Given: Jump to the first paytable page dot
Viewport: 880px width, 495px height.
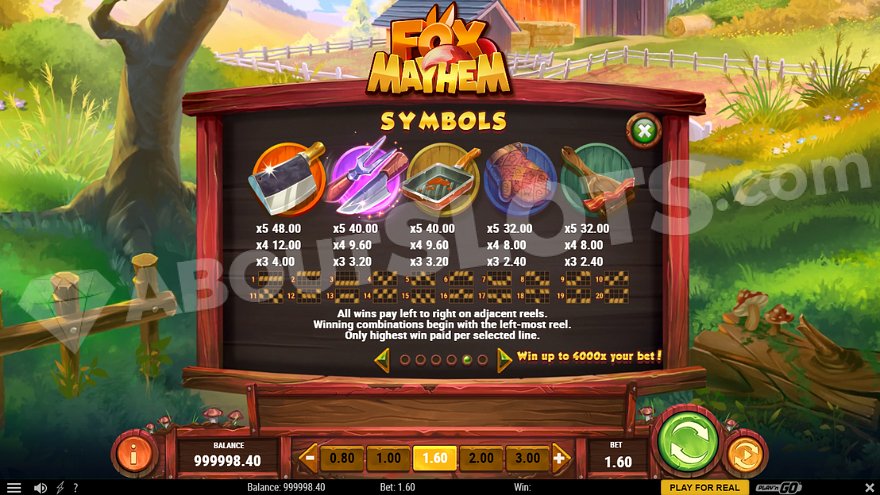Looking at the screenshot, I should coord(405,359).
